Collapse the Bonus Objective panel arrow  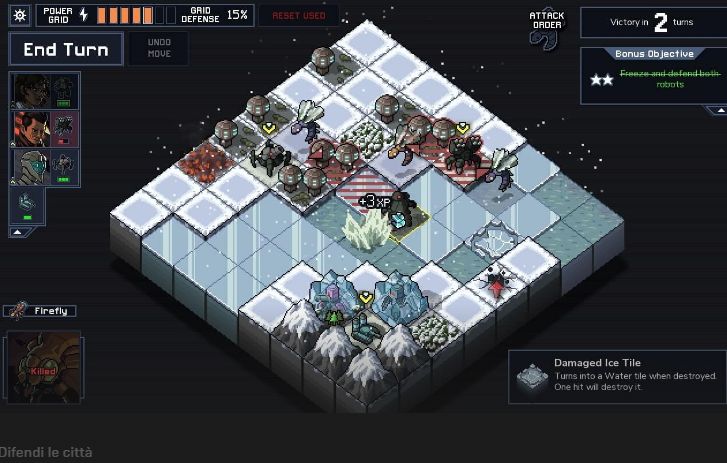click(x=718, y=110)
